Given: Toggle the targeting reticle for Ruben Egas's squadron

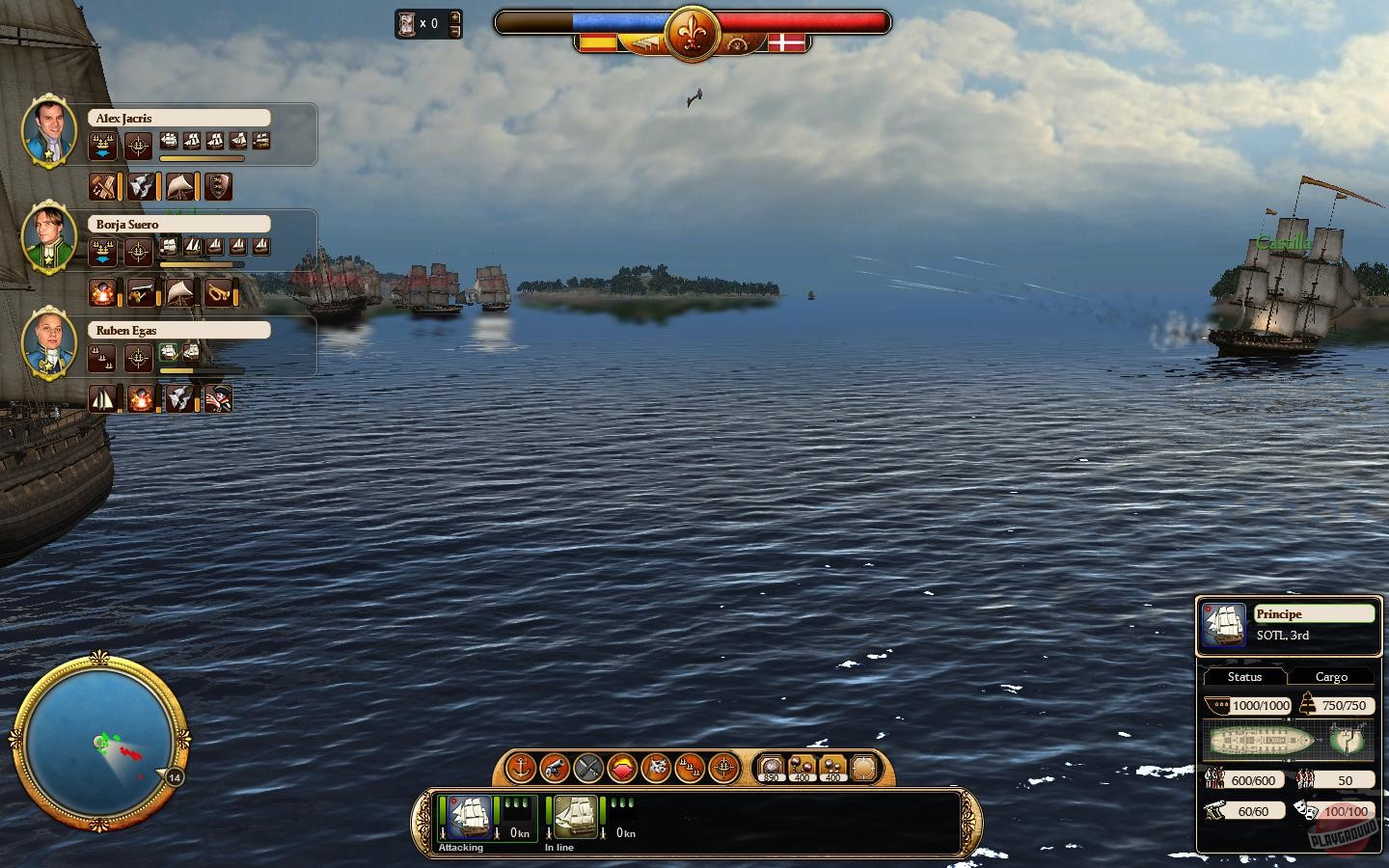Looking at the screenshot, I should pos(138,357).
